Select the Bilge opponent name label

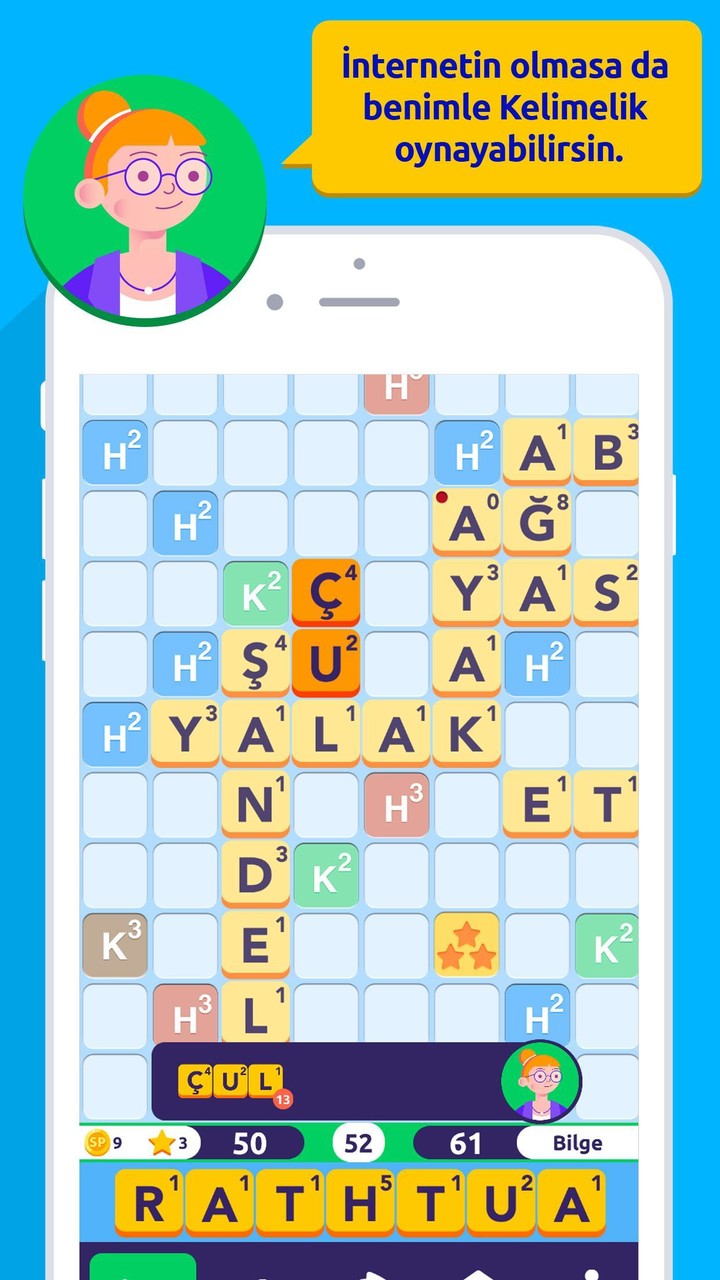577,1142
